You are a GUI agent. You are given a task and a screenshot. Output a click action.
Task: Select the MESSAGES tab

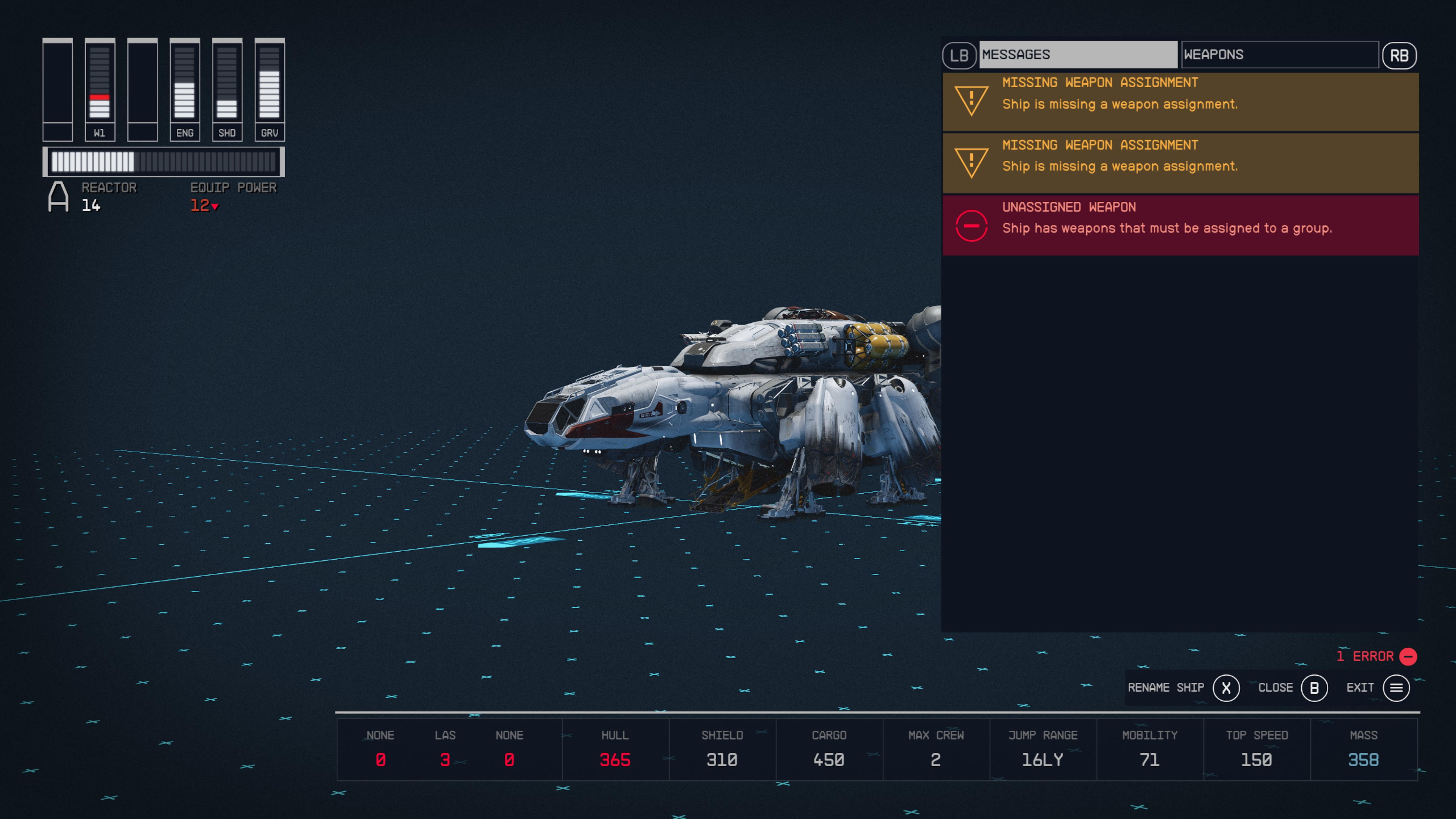1077,54
